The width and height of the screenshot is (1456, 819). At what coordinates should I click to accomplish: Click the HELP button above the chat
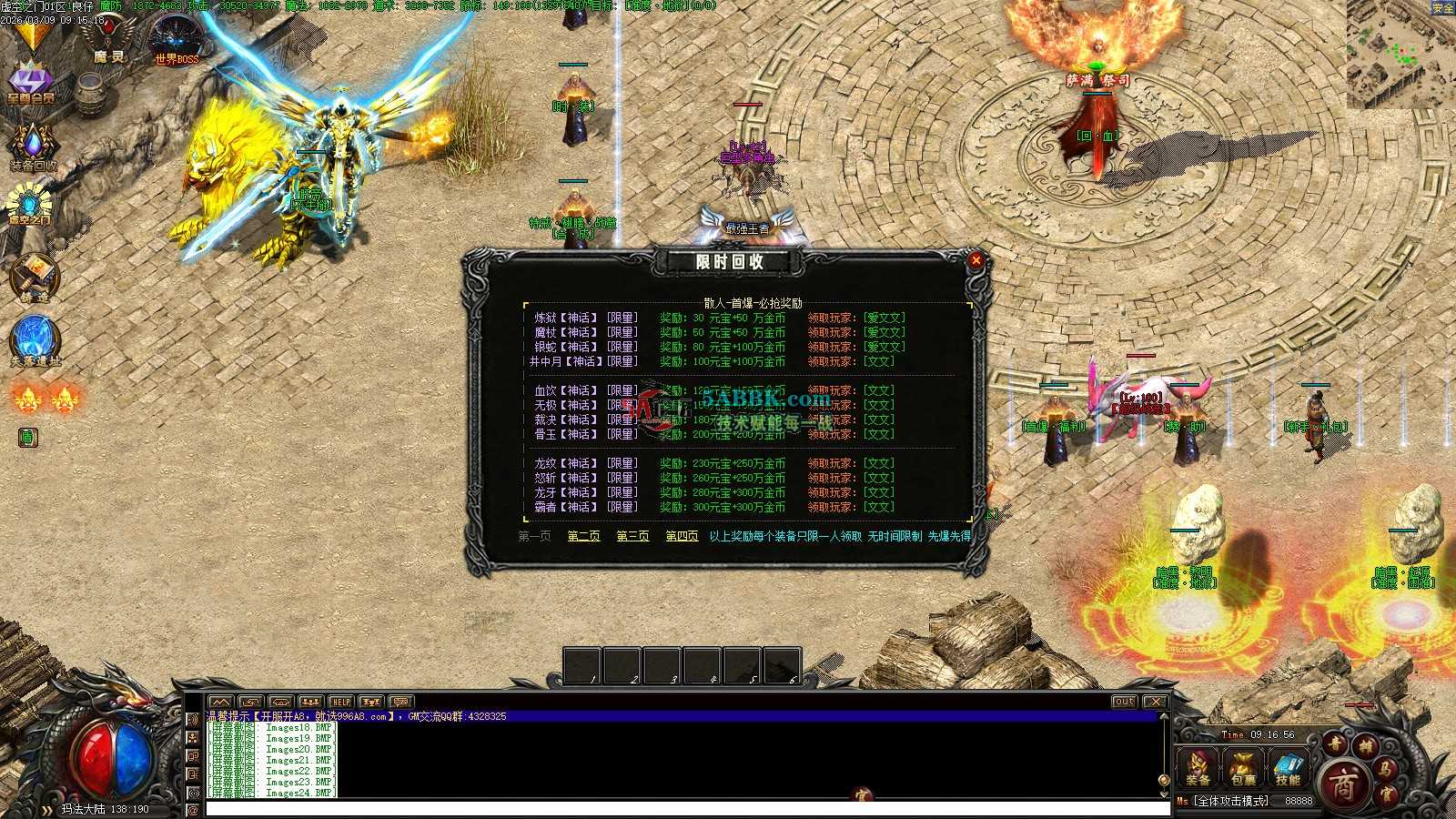tap(340, 702)
